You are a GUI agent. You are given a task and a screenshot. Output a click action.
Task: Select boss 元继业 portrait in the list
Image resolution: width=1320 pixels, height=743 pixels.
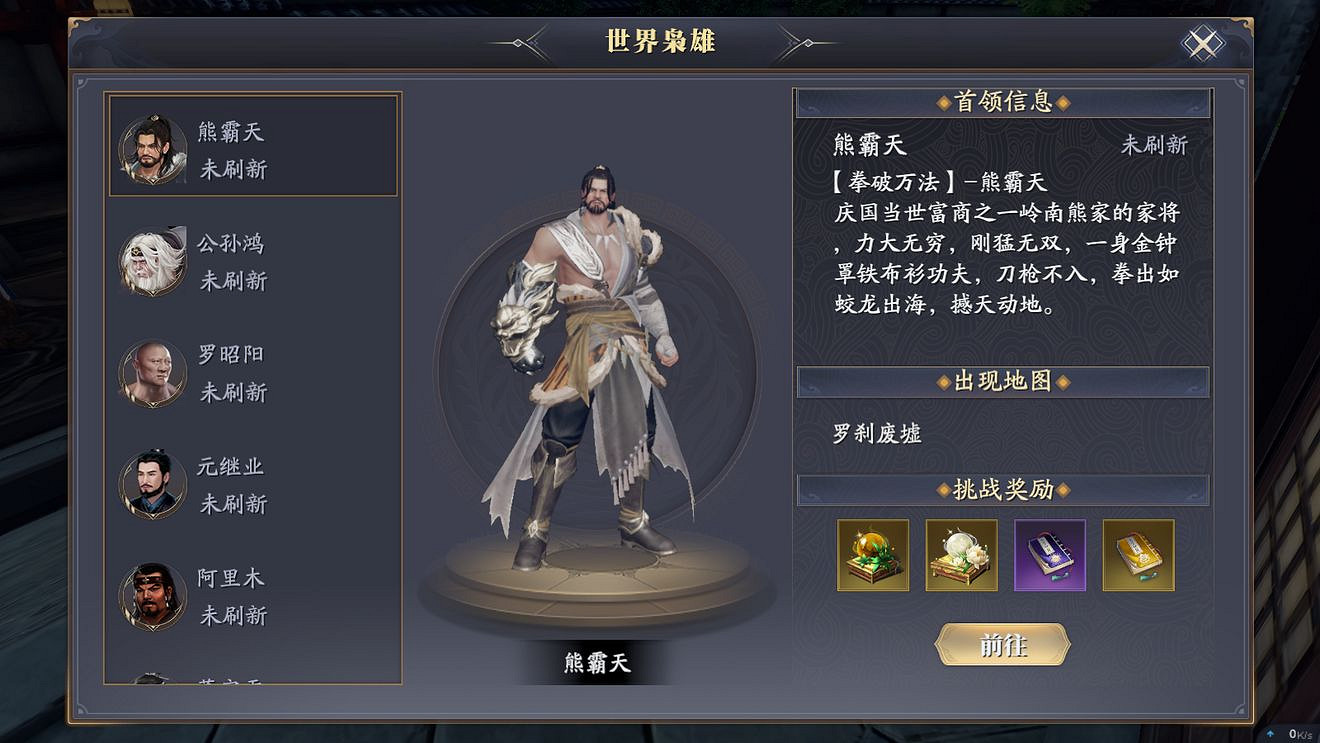point(151,484)
